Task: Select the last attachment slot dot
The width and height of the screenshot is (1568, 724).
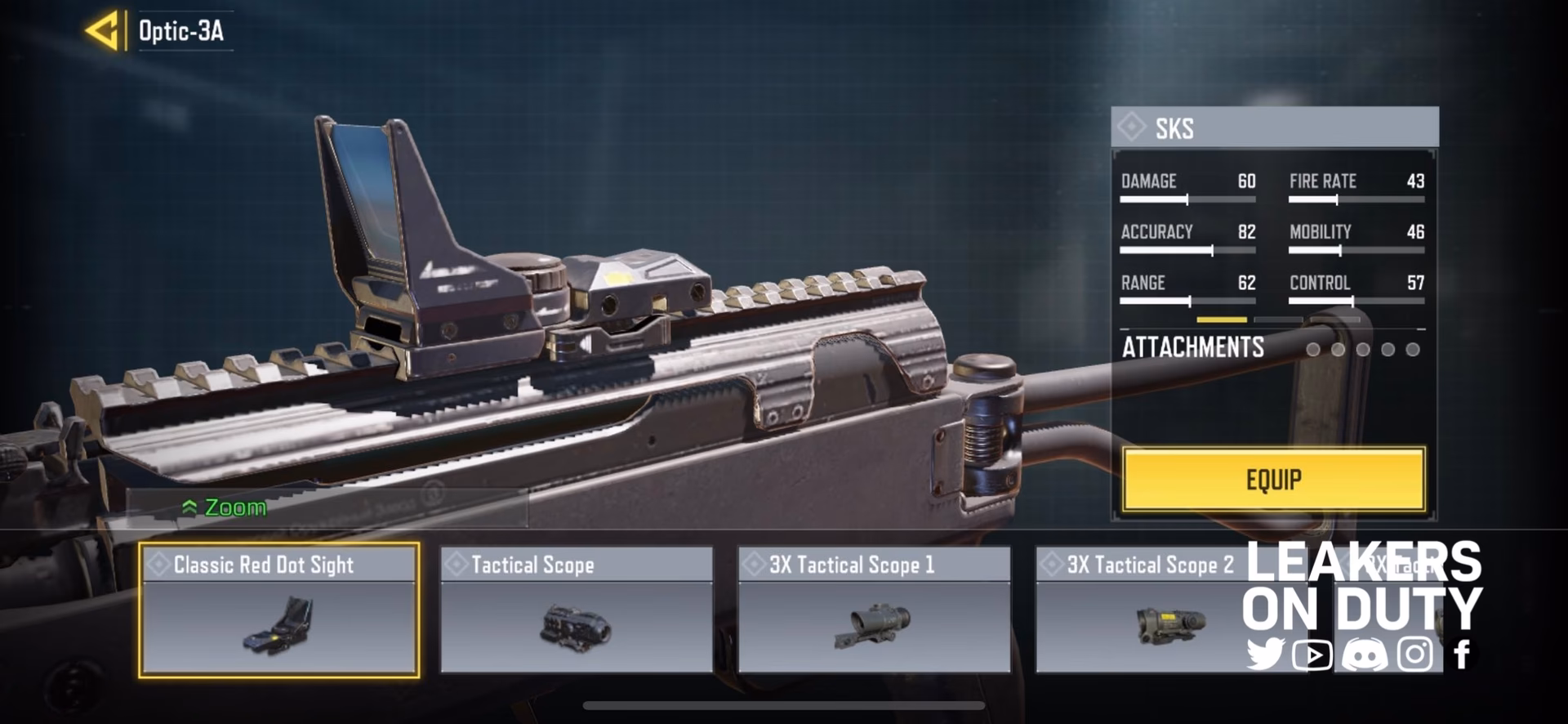Action: point(1412,349)
